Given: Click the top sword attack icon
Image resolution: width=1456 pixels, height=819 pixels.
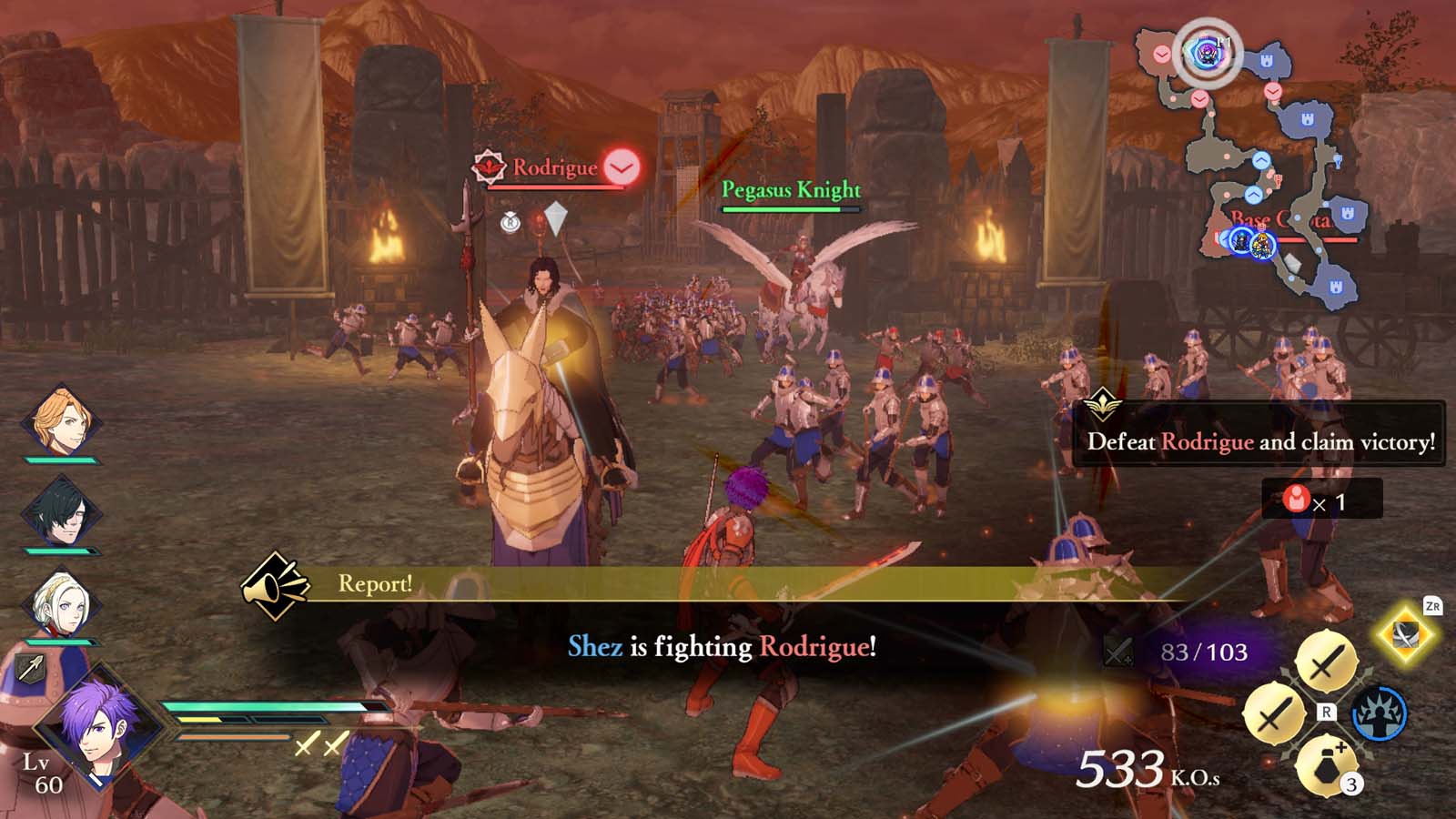Looking at the screenshot, I should 1326,661.
